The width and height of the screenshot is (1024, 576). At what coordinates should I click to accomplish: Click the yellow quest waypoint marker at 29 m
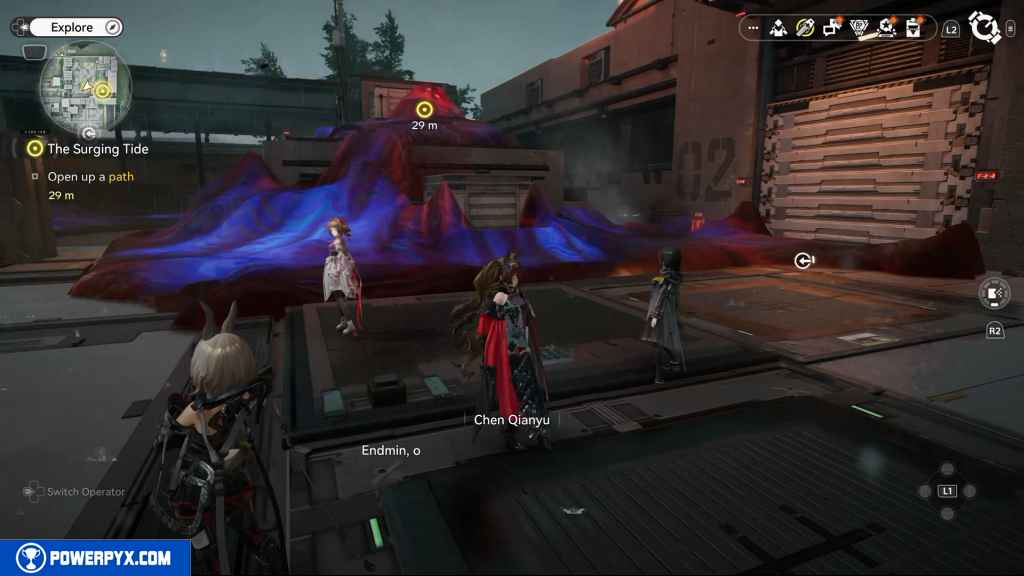[424, 109]
